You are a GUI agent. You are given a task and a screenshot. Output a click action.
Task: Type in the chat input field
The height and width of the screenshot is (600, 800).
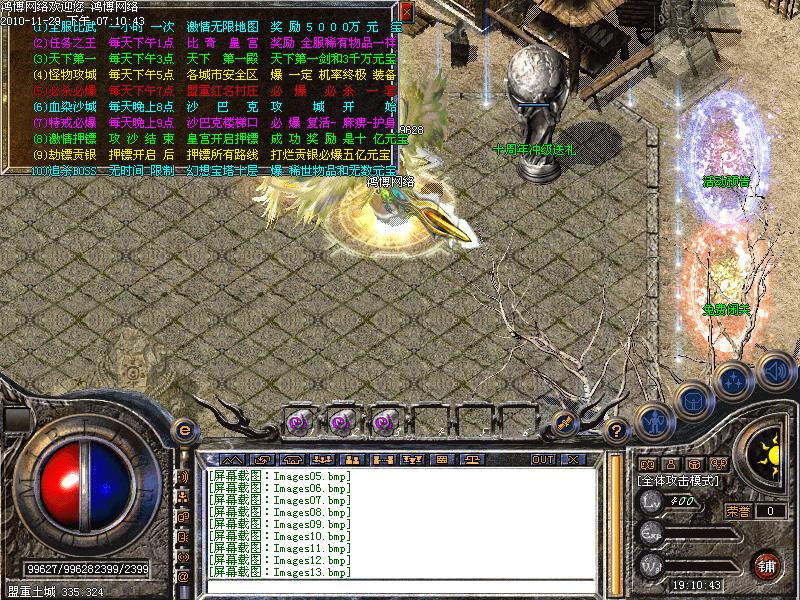[x=400, y=588]
